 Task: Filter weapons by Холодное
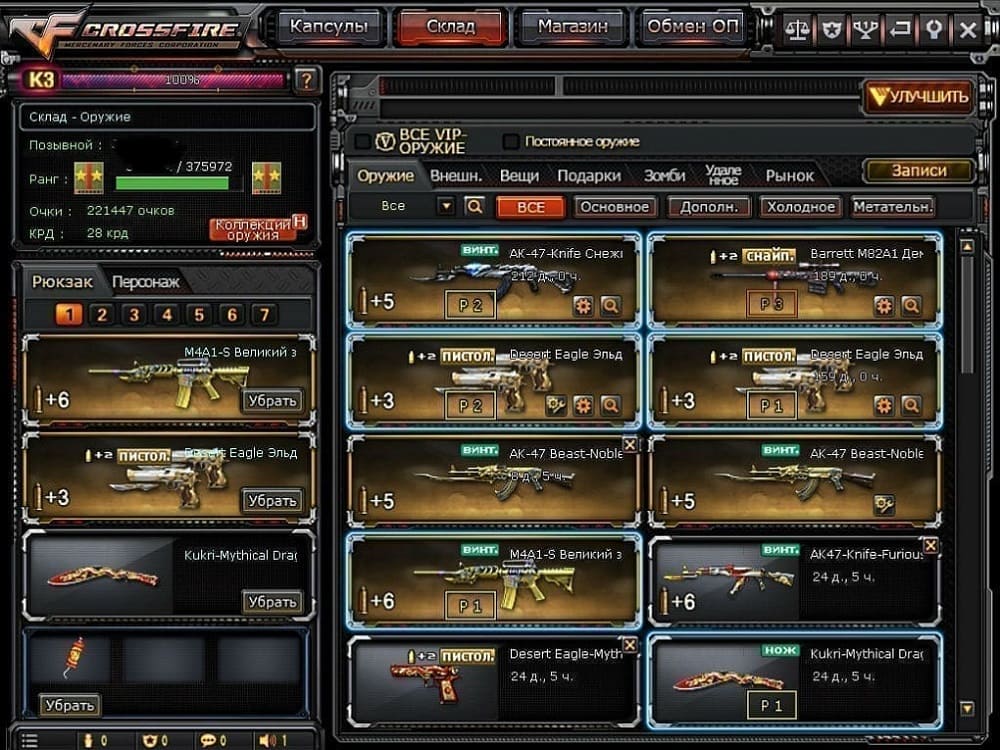[x=799, y=207]
